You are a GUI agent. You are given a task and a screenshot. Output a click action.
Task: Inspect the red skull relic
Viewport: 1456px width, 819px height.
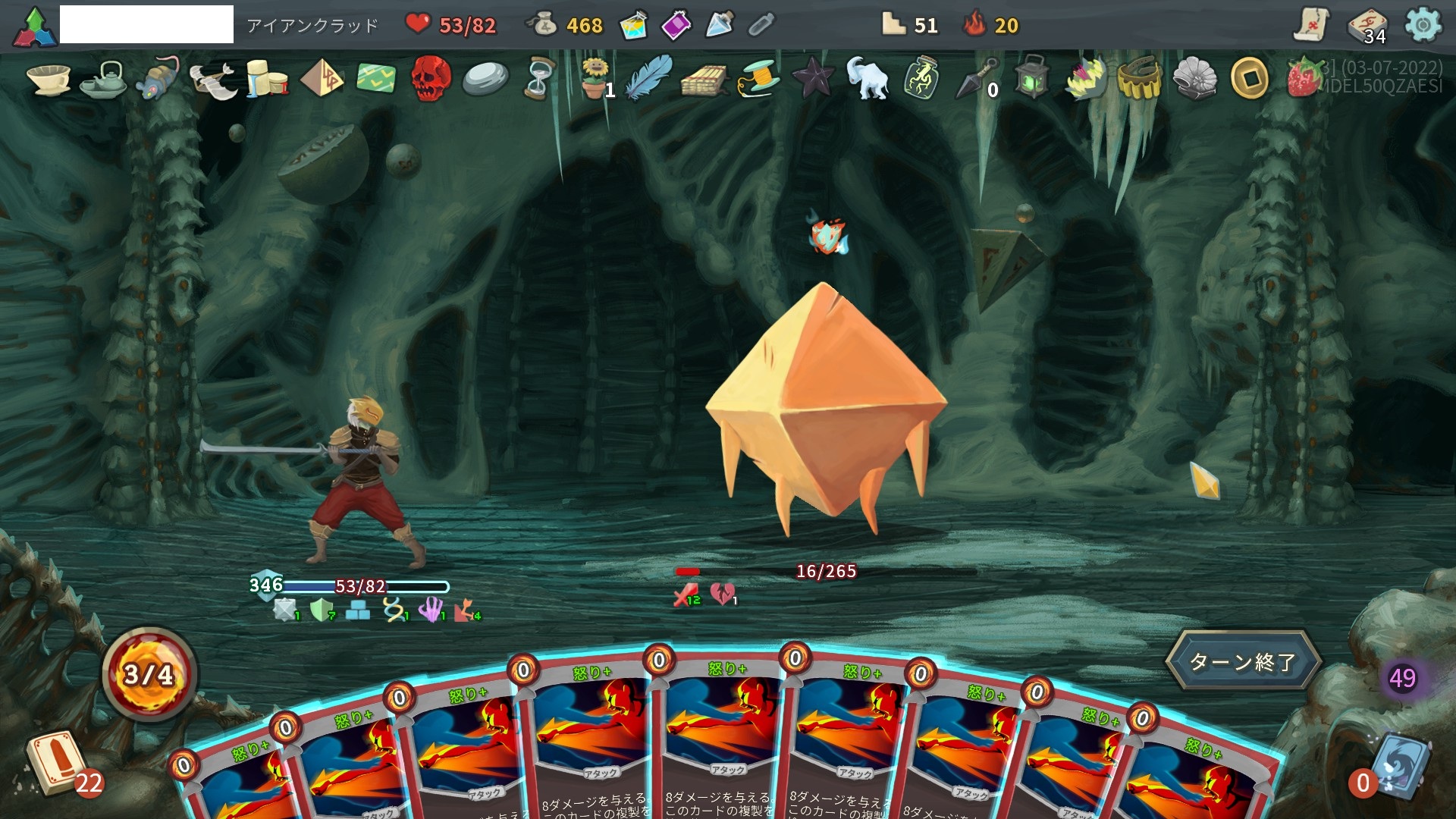click(430, 78)
